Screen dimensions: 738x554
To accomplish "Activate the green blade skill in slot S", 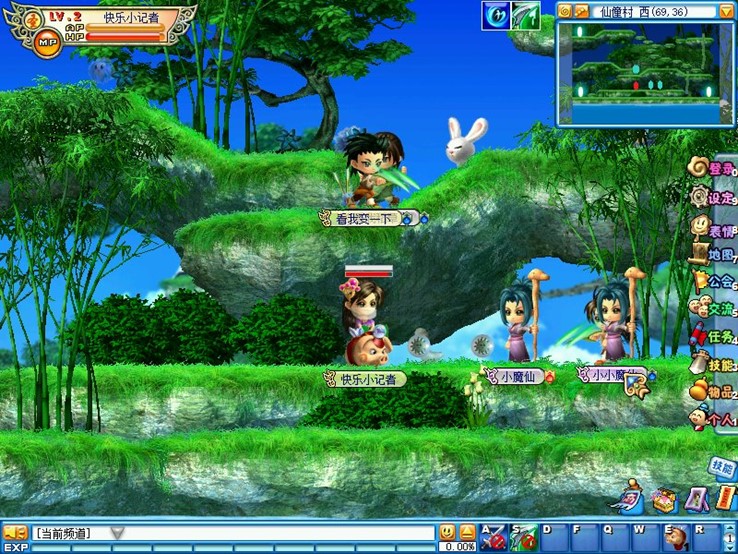I will (x=523, y=537).
